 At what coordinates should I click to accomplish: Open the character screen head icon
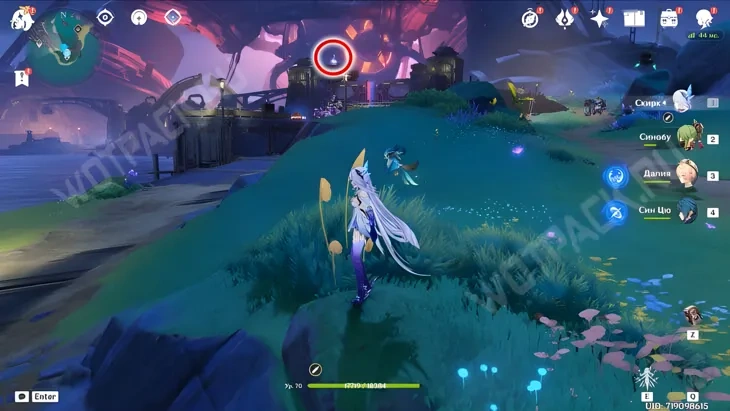704,18
